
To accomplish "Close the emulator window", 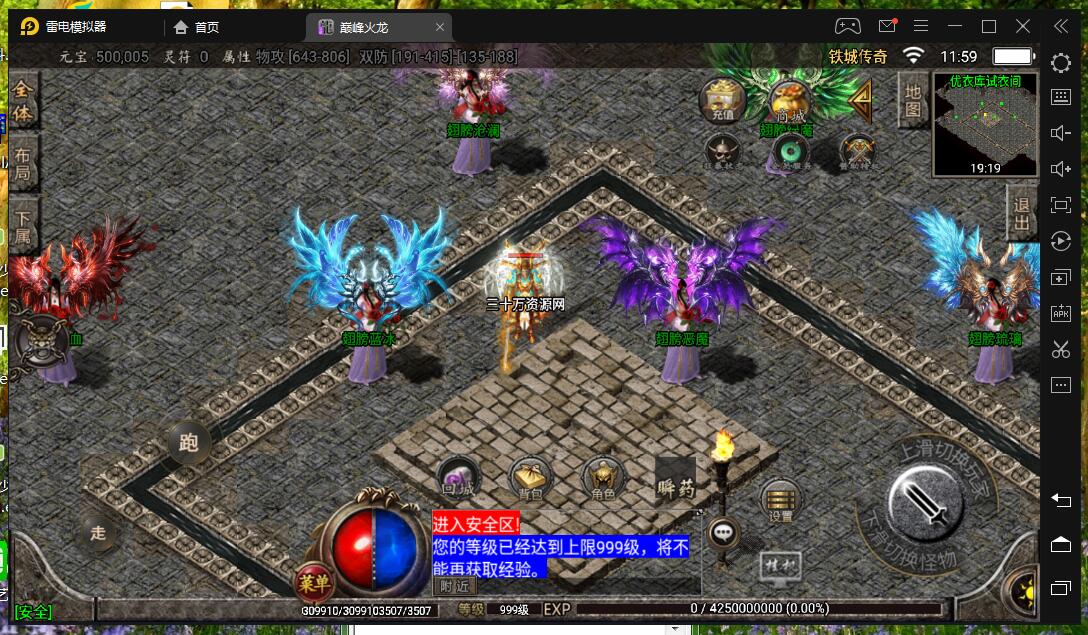I will coord(1023,26).
